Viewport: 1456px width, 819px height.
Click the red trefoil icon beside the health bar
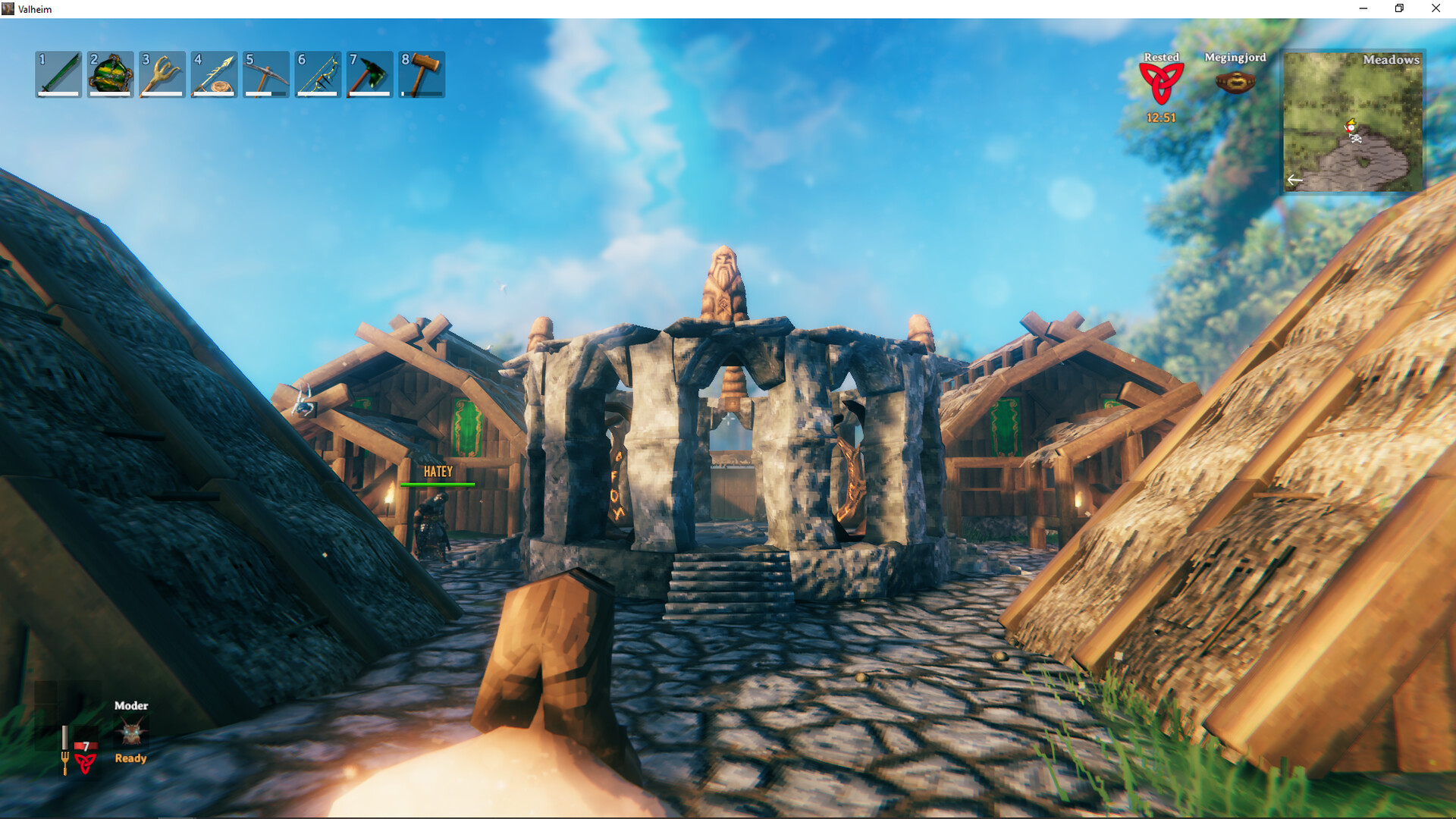pyautogui.click(x=85, y=761)
